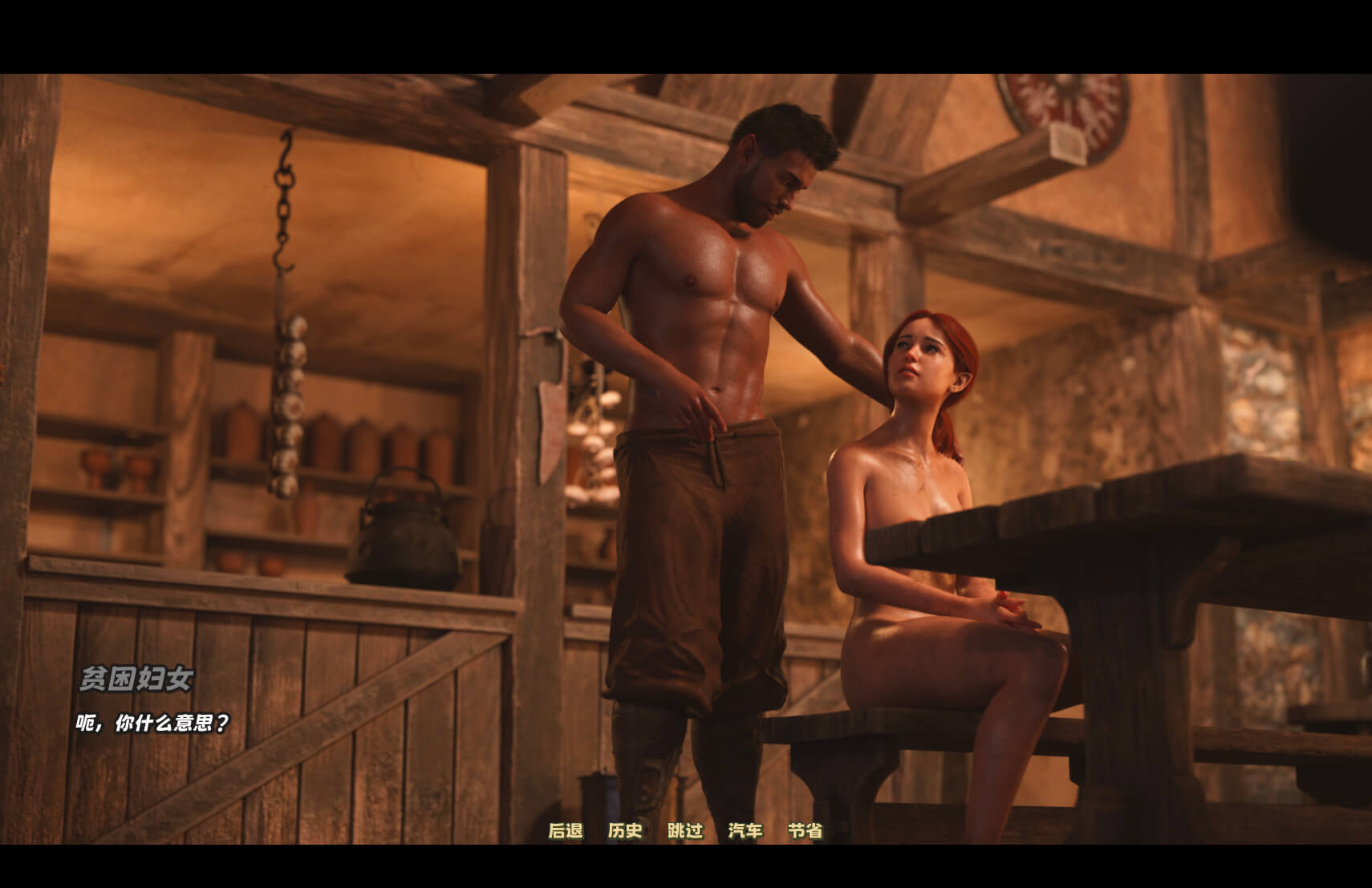This screenshot has width=1372, height=888.
Task: Click the 后退 (Back) button
Action: click(566, 831)
